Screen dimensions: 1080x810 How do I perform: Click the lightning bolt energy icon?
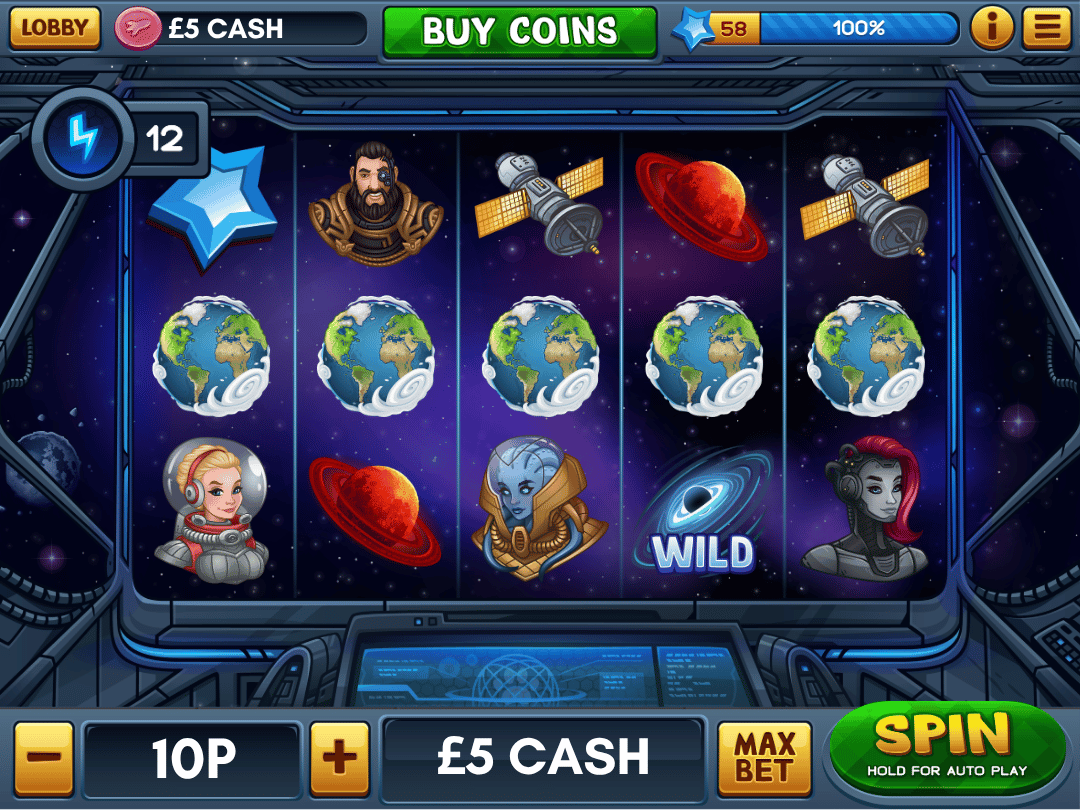point(84,138)
